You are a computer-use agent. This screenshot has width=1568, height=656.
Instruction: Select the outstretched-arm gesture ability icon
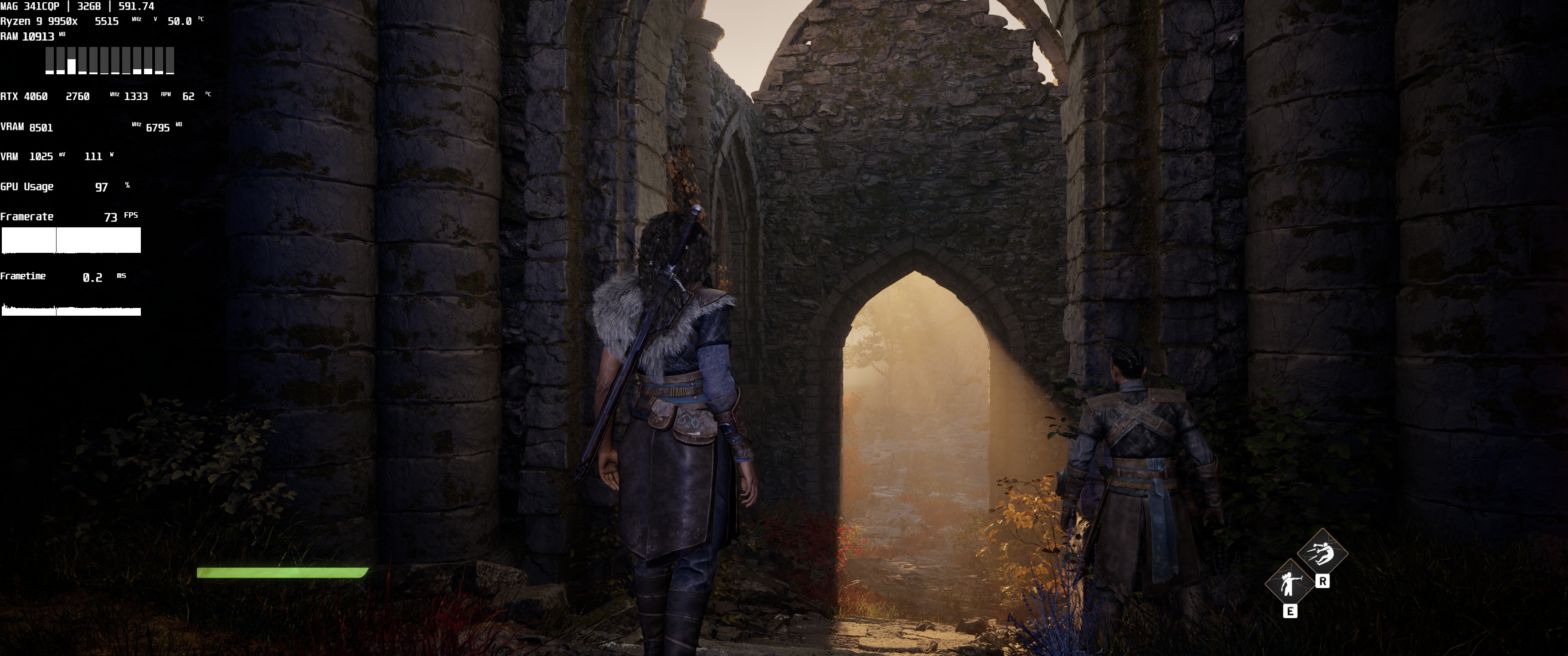(1289, 584)
